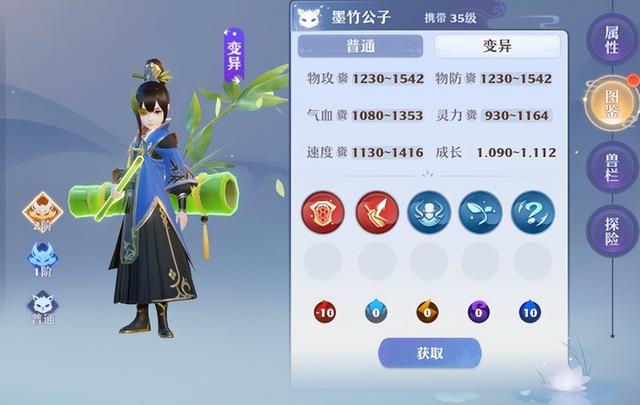640x405 pixels.
Task: Select the 变异 (mutated) stats tab
Action: 487,45
